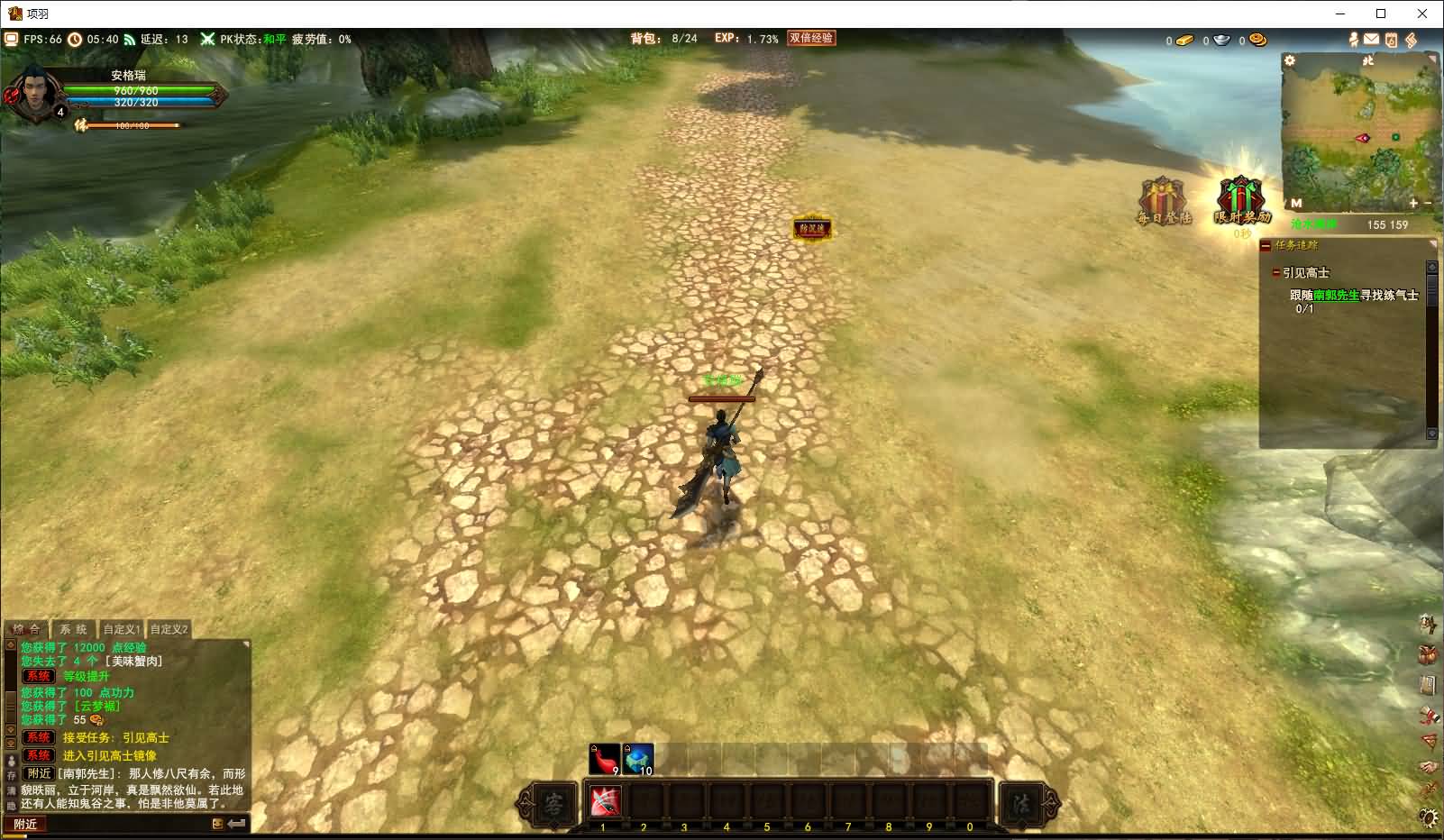Follow the 南郭先生 quest link
This screenshot has height=840, width=1444.
tap(1336, 295)
